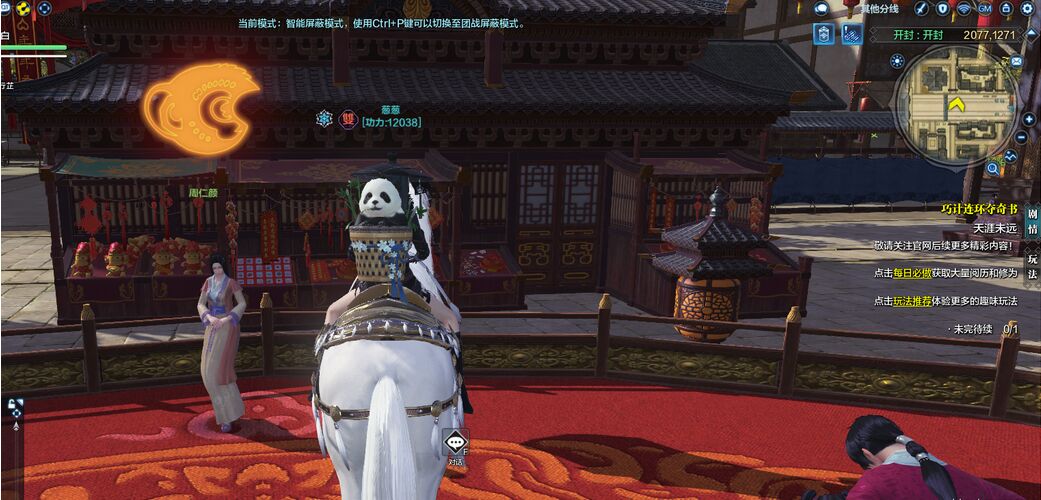Click the GM support button
The width and height of the screenshot is (1041, 500).
985,9
